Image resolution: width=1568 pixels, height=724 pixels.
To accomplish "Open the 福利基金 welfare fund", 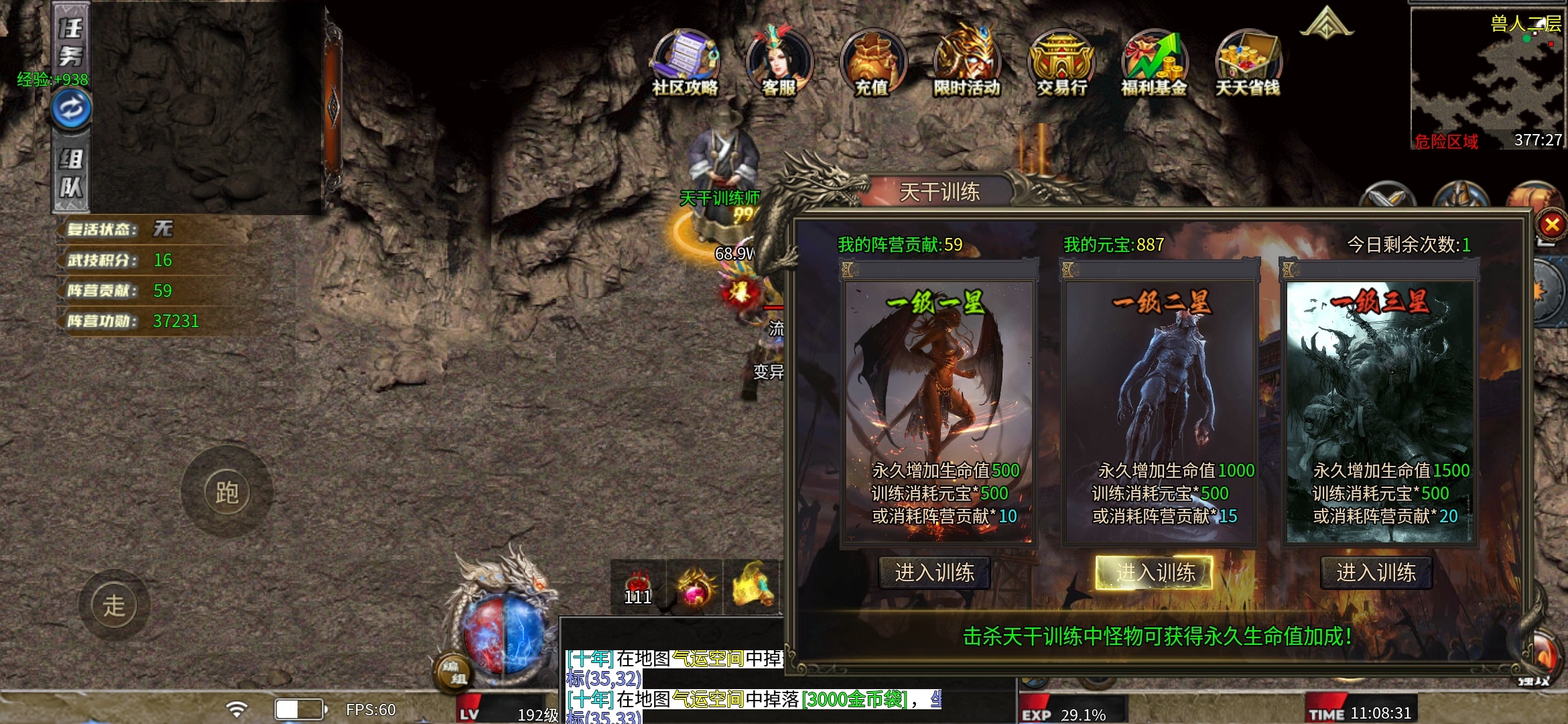I will coord(1154,63).
